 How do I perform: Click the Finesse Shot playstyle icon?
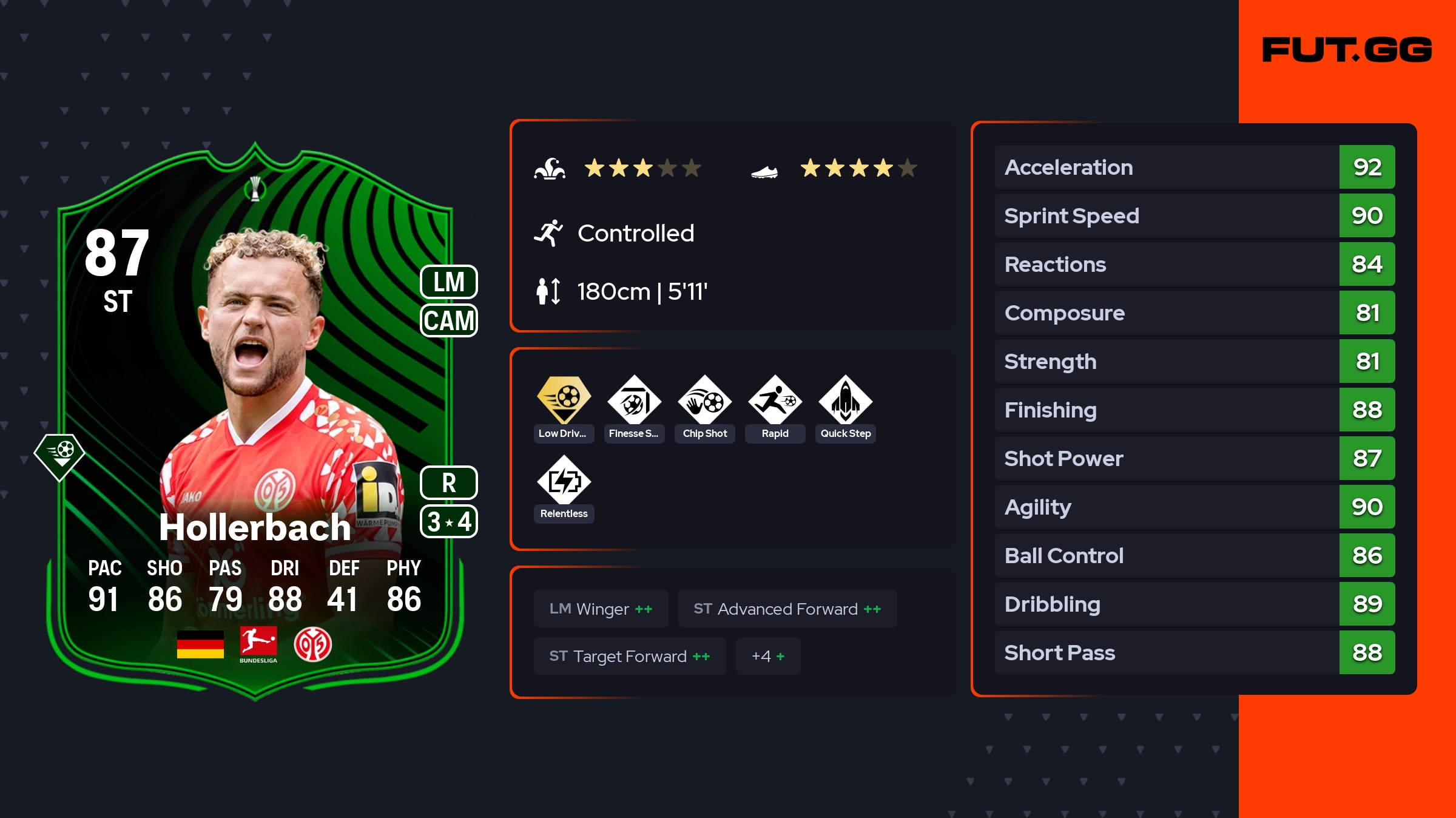[634, 401]
